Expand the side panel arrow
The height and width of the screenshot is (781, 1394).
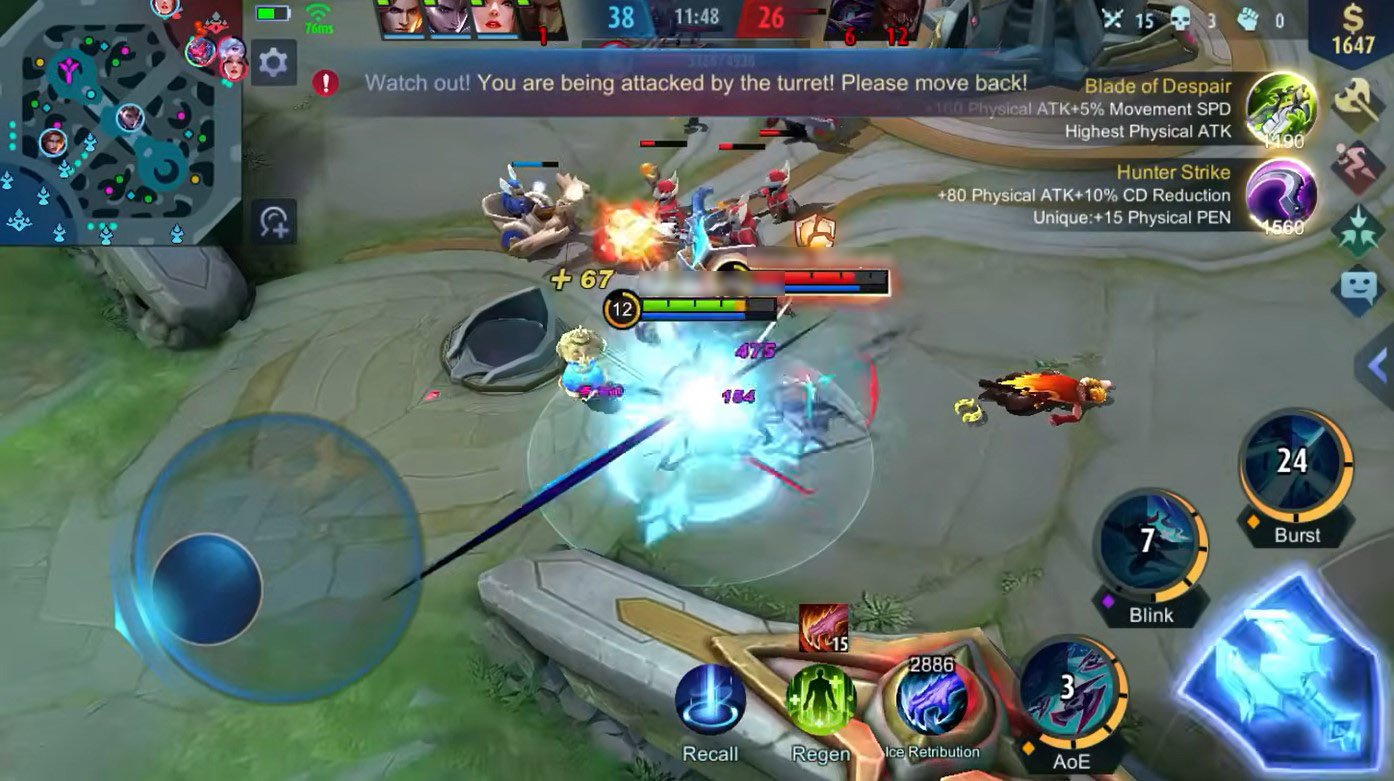tap(1378, 365)
